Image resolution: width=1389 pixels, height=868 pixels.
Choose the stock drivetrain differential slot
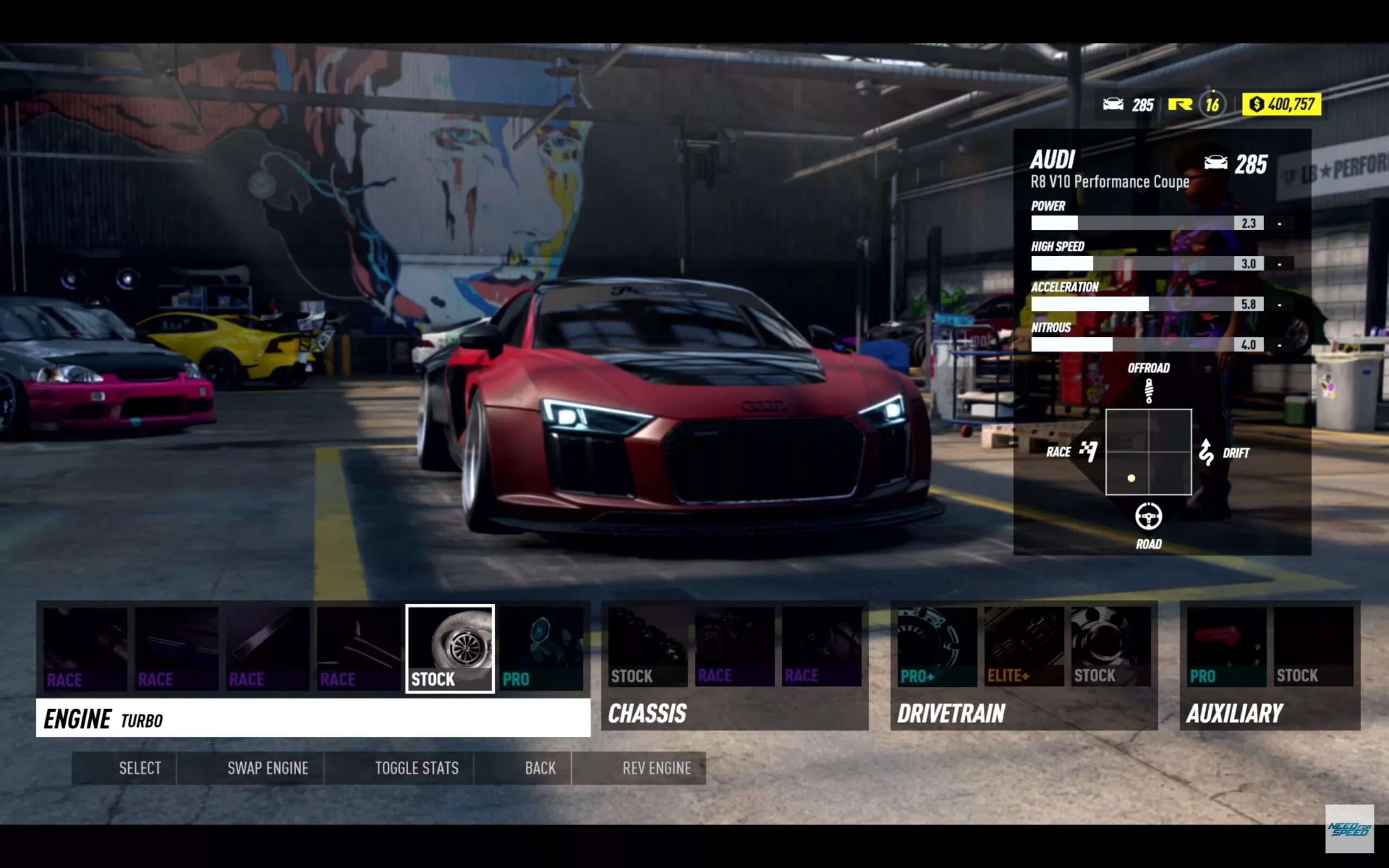coord(1110,647)
